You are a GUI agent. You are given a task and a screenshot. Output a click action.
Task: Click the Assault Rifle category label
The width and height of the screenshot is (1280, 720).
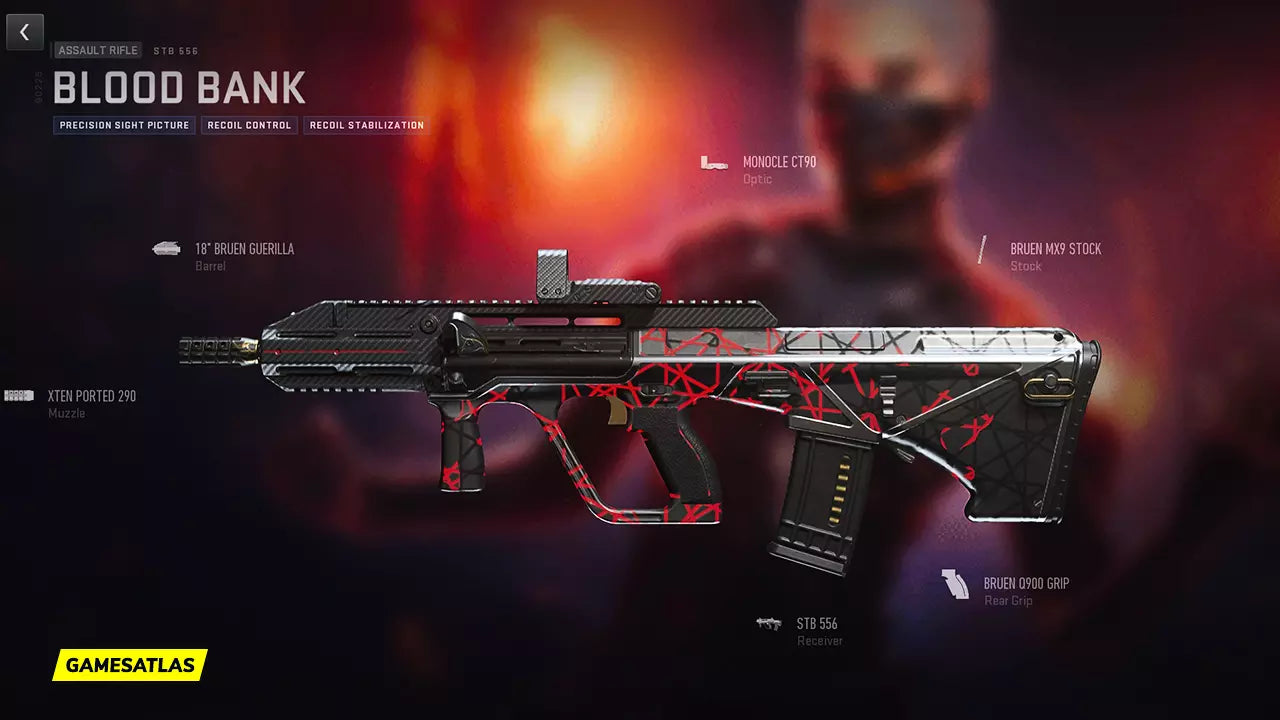click(x=97, y=50)
